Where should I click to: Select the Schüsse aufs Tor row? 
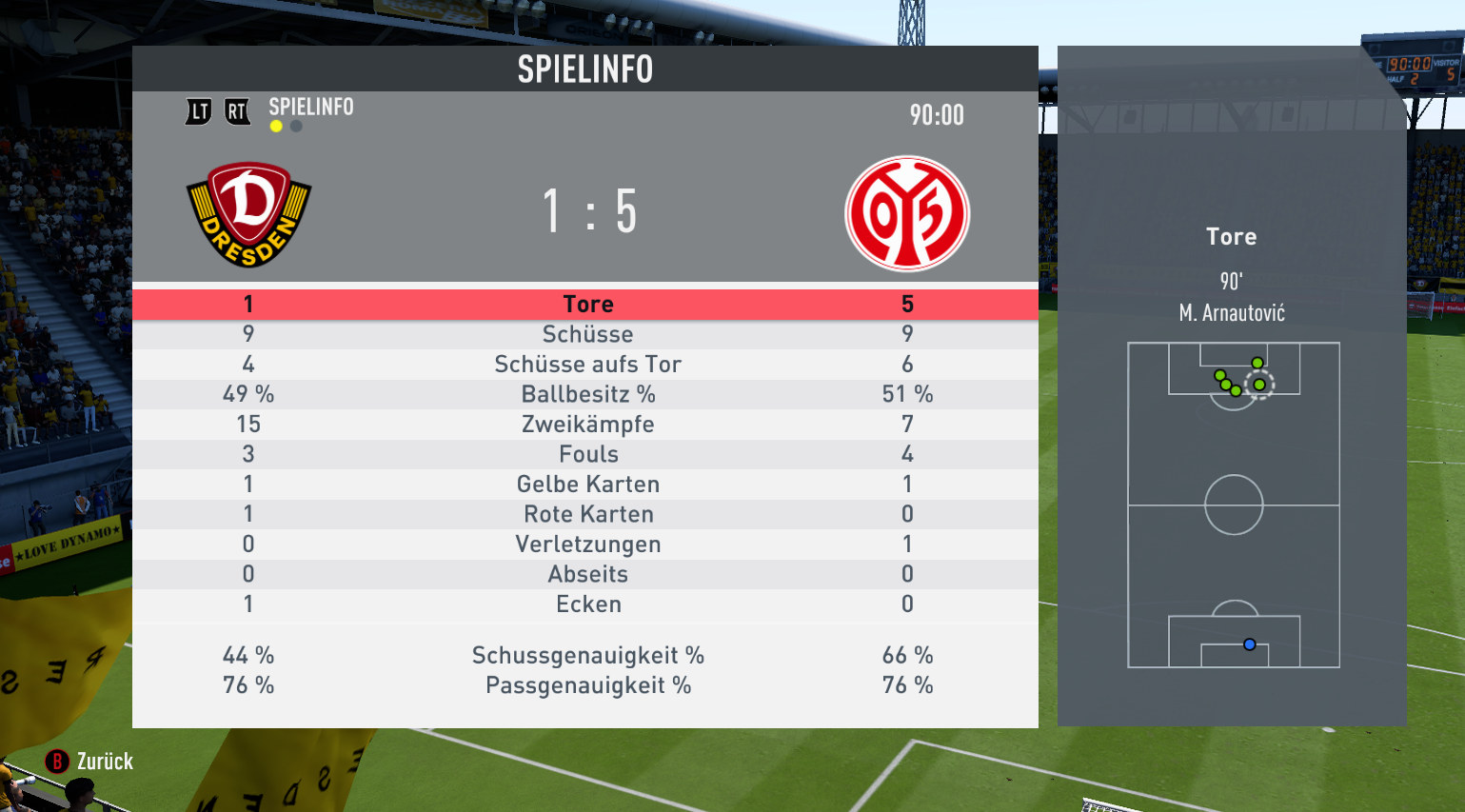(587, 365)
